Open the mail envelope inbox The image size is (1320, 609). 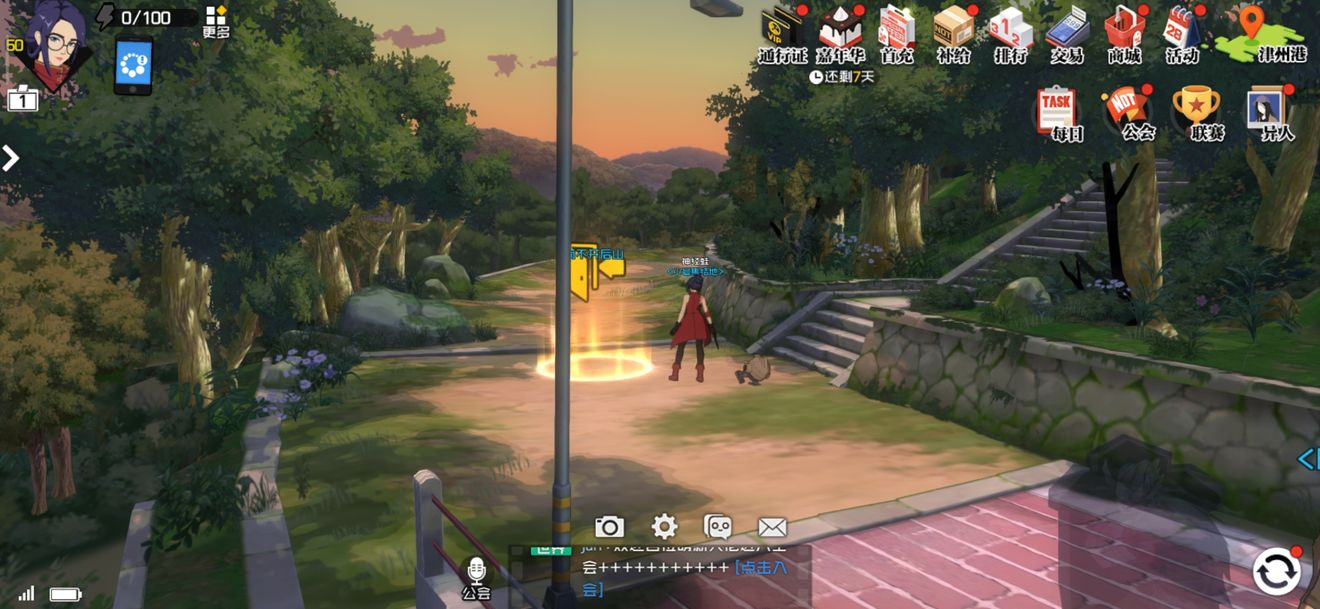click(772, 527)
